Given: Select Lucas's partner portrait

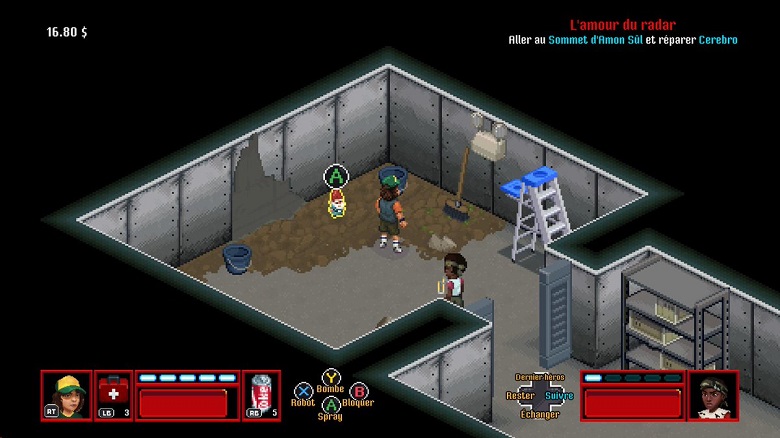Looking at the screenshot, I should tap(713, 395).
